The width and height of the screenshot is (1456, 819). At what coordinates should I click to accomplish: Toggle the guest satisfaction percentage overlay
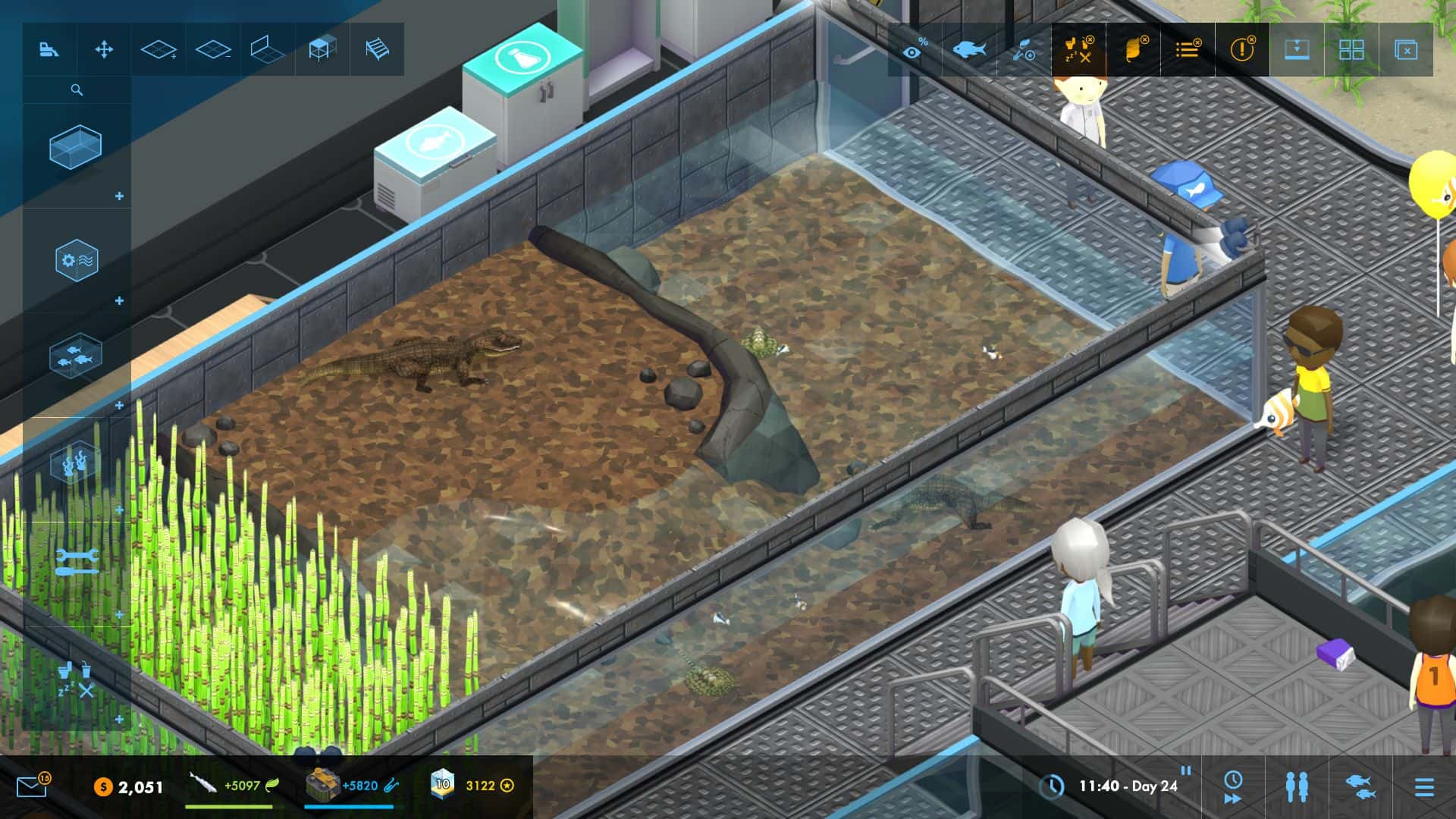[x=915, y=50]
